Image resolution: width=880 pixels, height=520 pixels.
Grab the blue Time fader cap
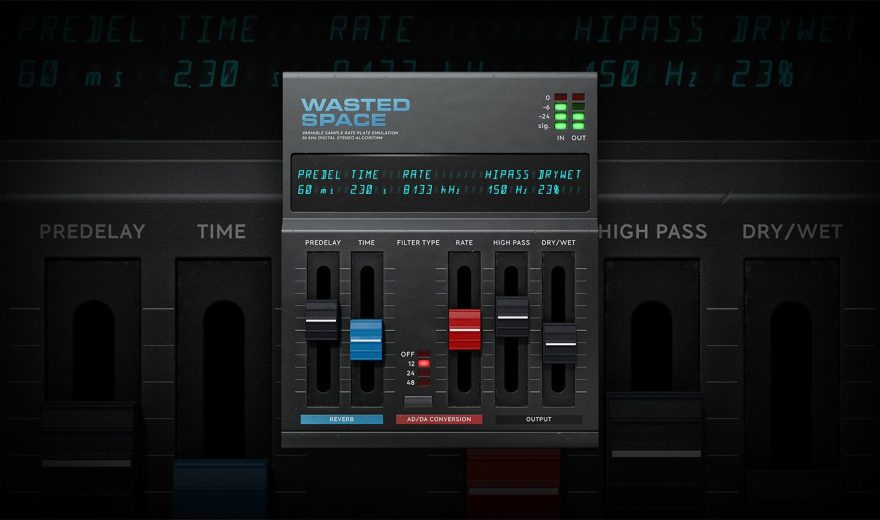pos(366,339)
